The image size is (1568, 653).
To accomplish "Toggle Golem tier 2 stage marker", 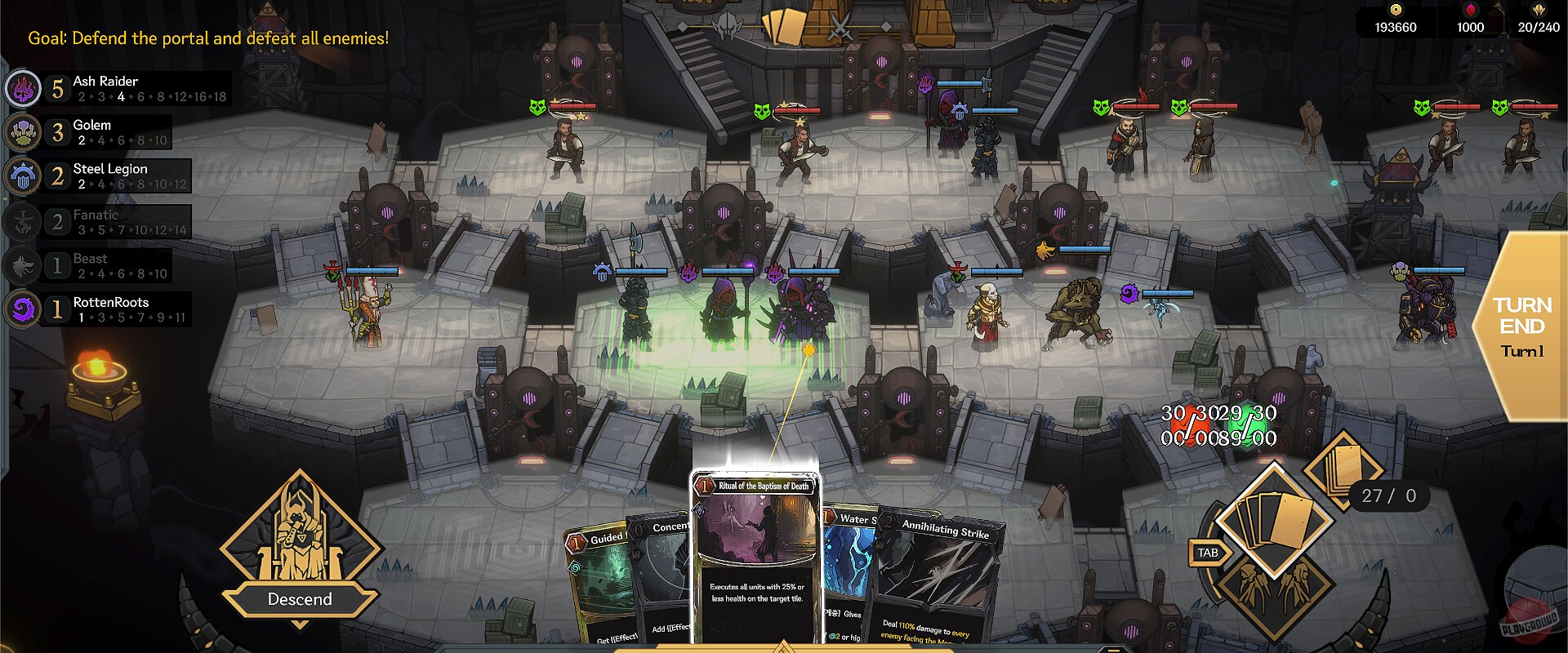I will click(x=82, y=140).
